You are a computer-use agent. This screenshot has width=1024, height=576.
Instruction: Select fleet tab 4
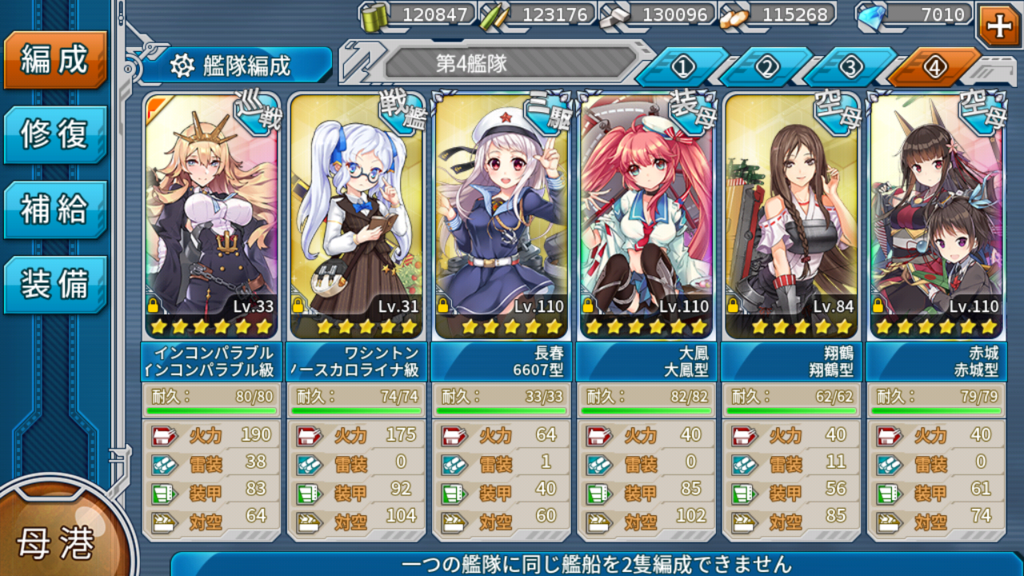pyautogui.click(x=934, y=67)
